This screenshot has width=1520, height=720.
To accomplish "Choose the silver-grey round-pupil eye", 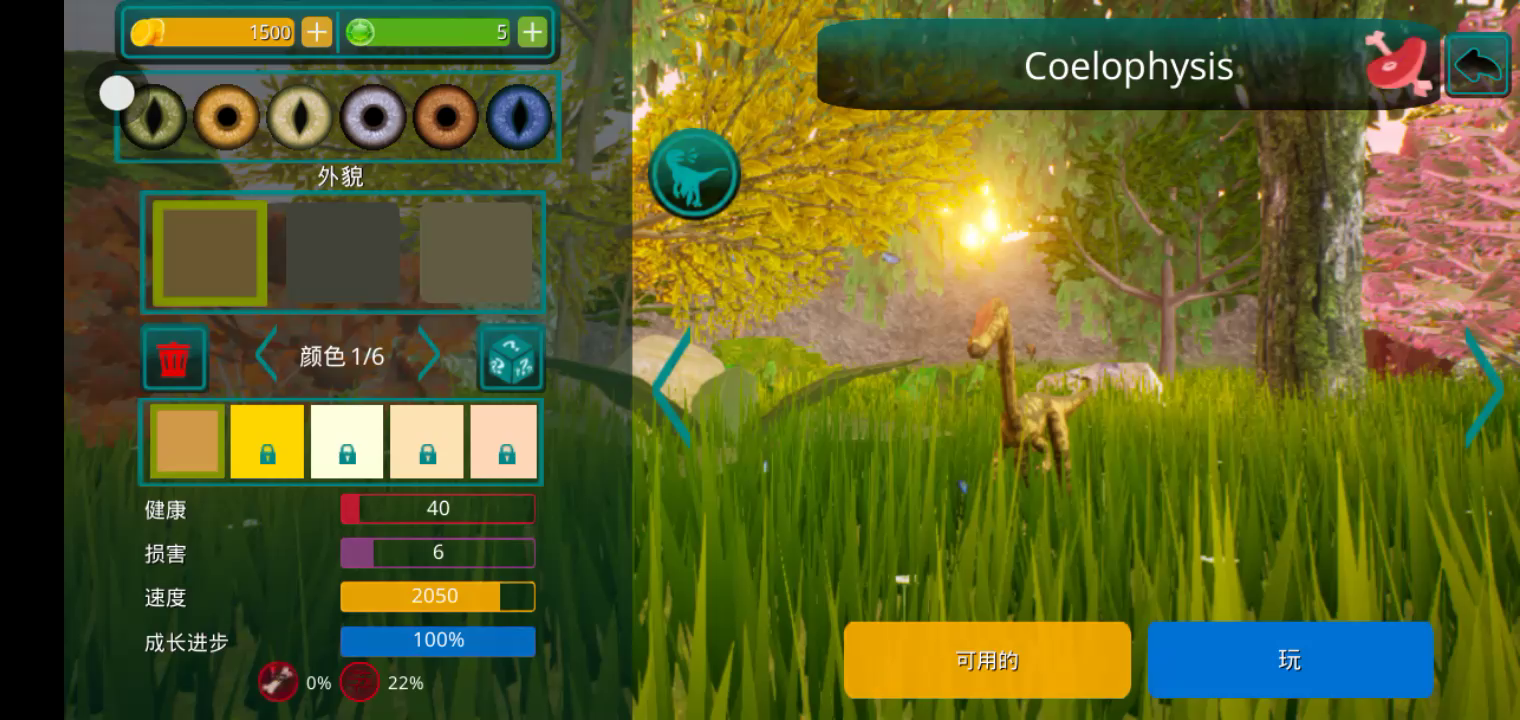I will [x=373, y=117].
